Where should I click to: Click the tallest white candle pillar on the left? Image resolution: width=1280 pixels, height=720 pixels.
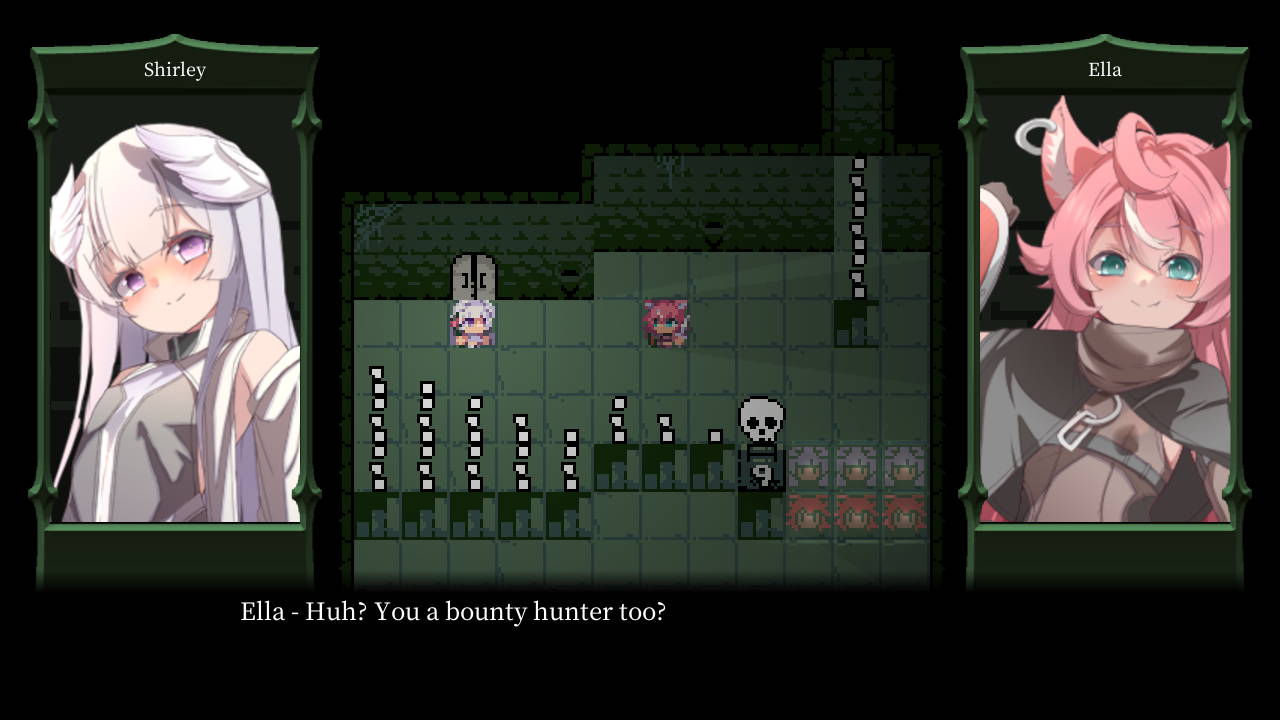[x=378, y=430]
